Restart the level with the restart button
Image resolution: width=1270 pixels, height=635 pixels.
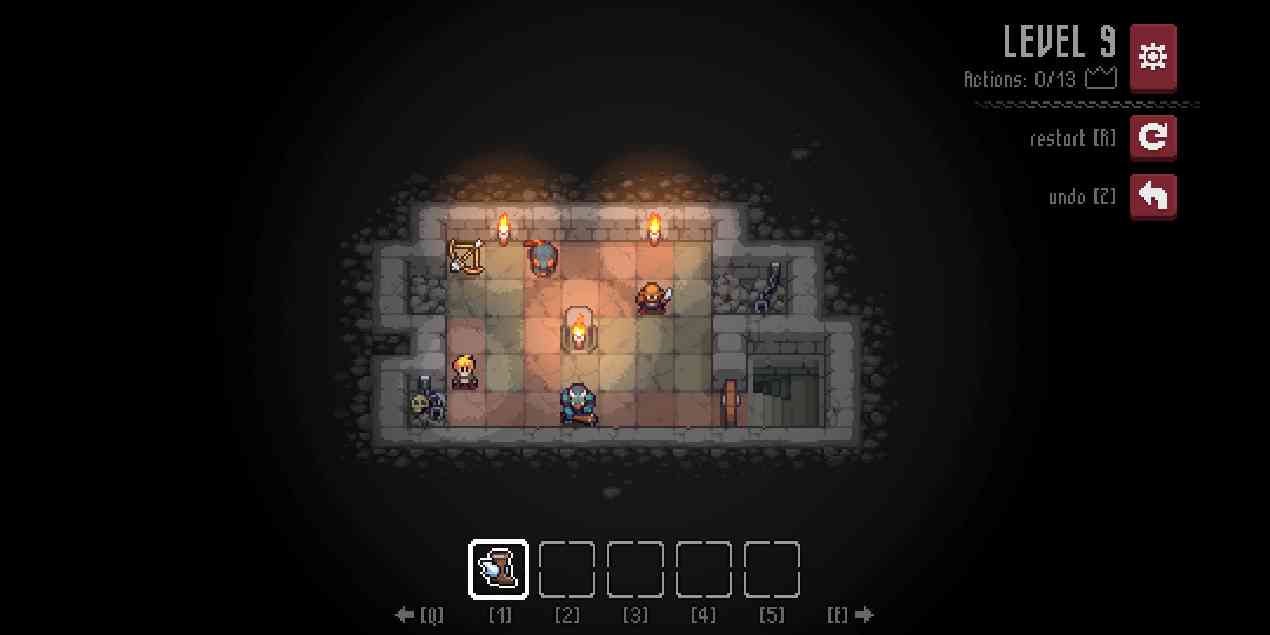[1153, 137]
